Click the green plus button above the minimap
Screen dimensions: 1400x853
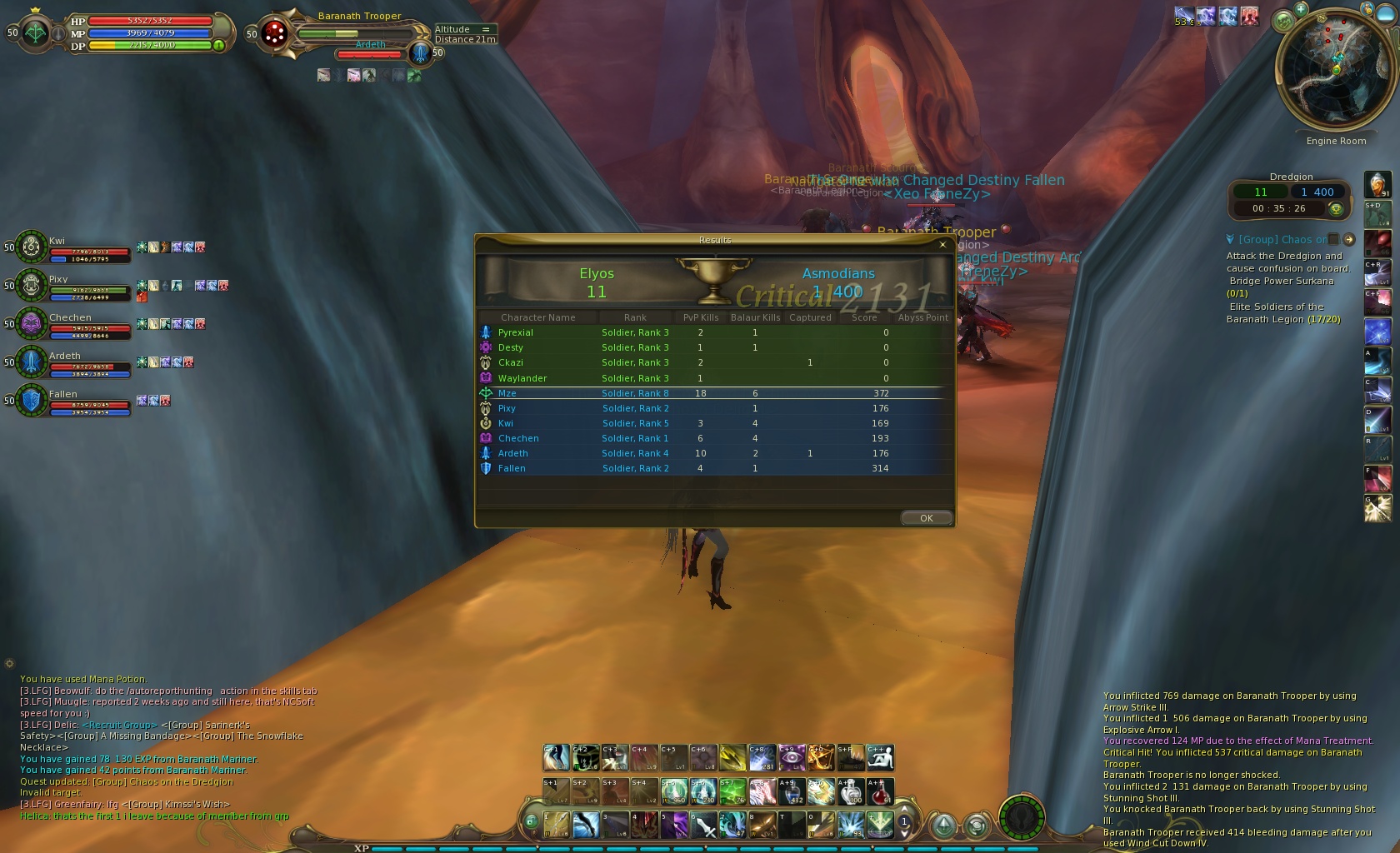click(1301, 9)
